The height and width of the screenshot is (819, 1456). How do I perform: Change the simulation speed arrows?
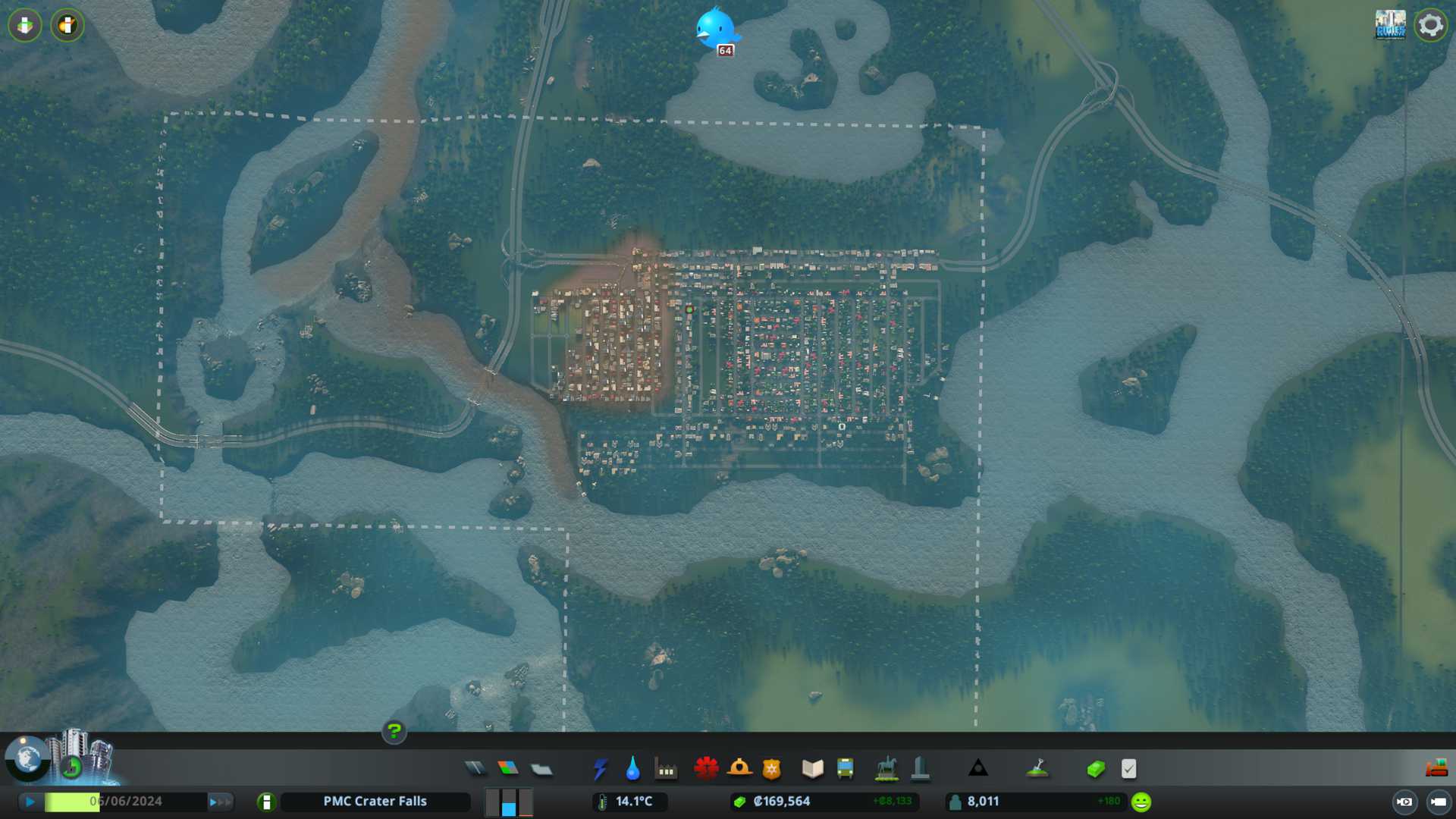[219, 802]
